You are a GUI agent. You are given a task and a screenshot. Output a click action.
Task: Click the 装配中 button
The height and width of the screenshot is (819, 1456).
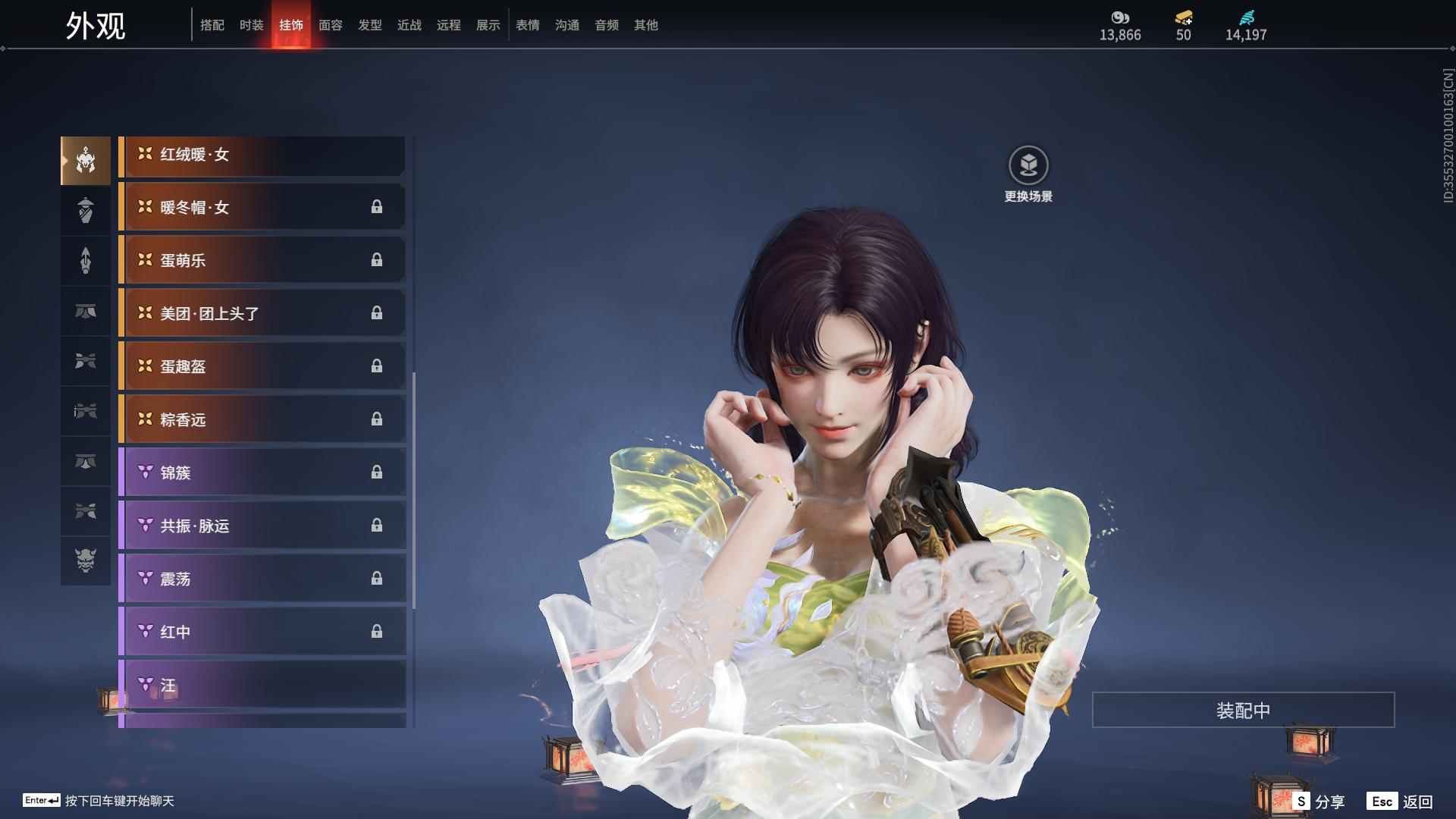tap(1242, 709)
